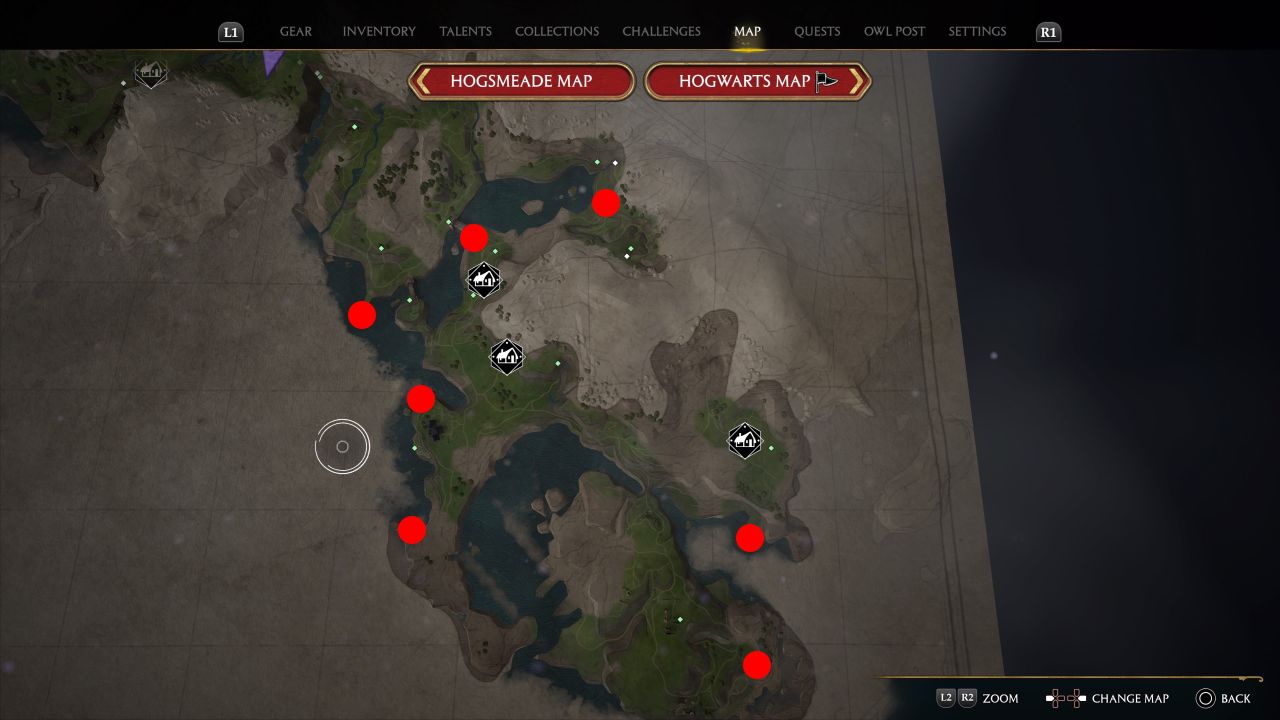Click the R1 shoulder button prompt
The image size is (1280, 720).
click(x=1048, y=31)
